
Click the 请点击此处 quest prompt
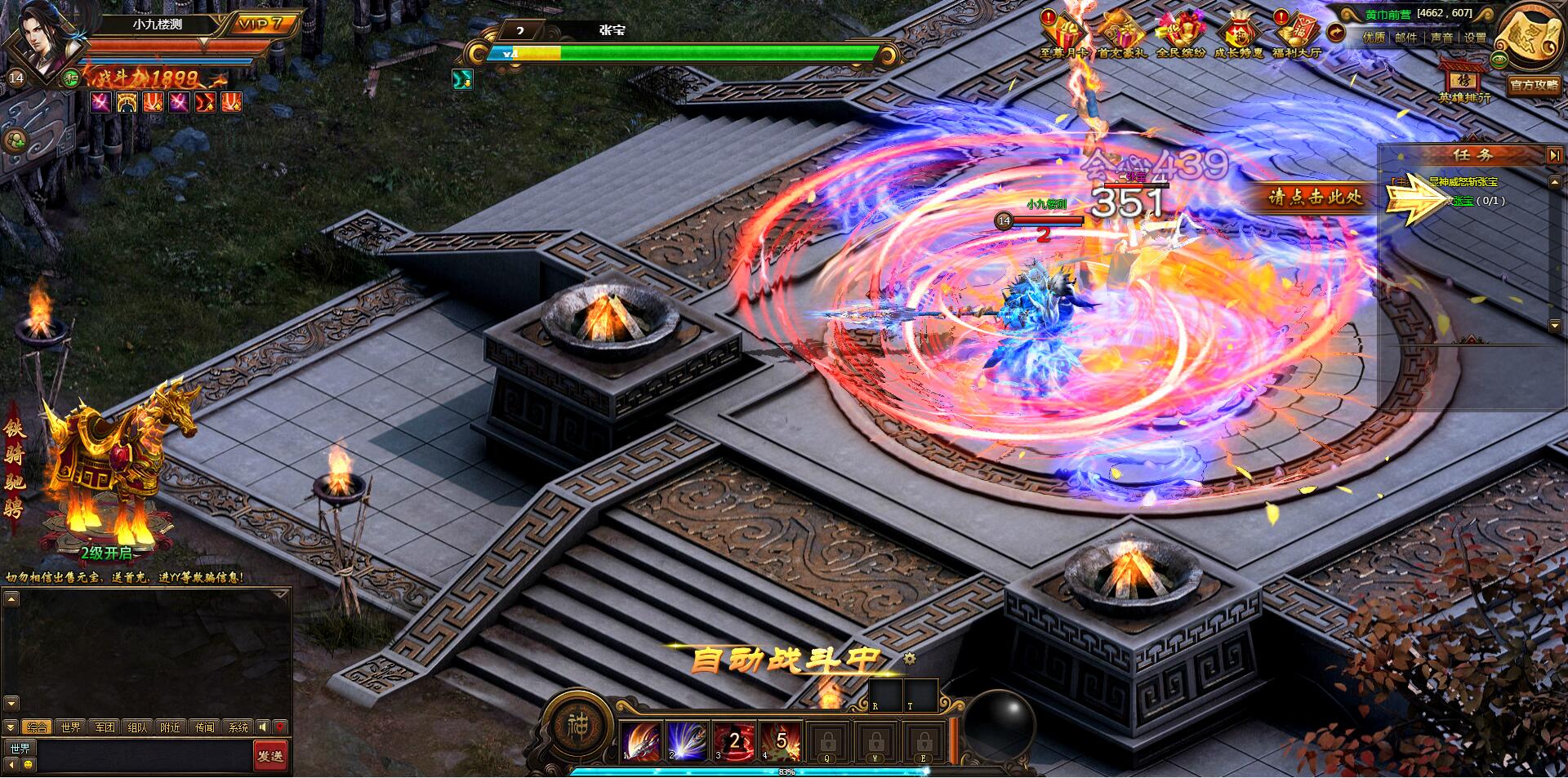click(1315, 198)
